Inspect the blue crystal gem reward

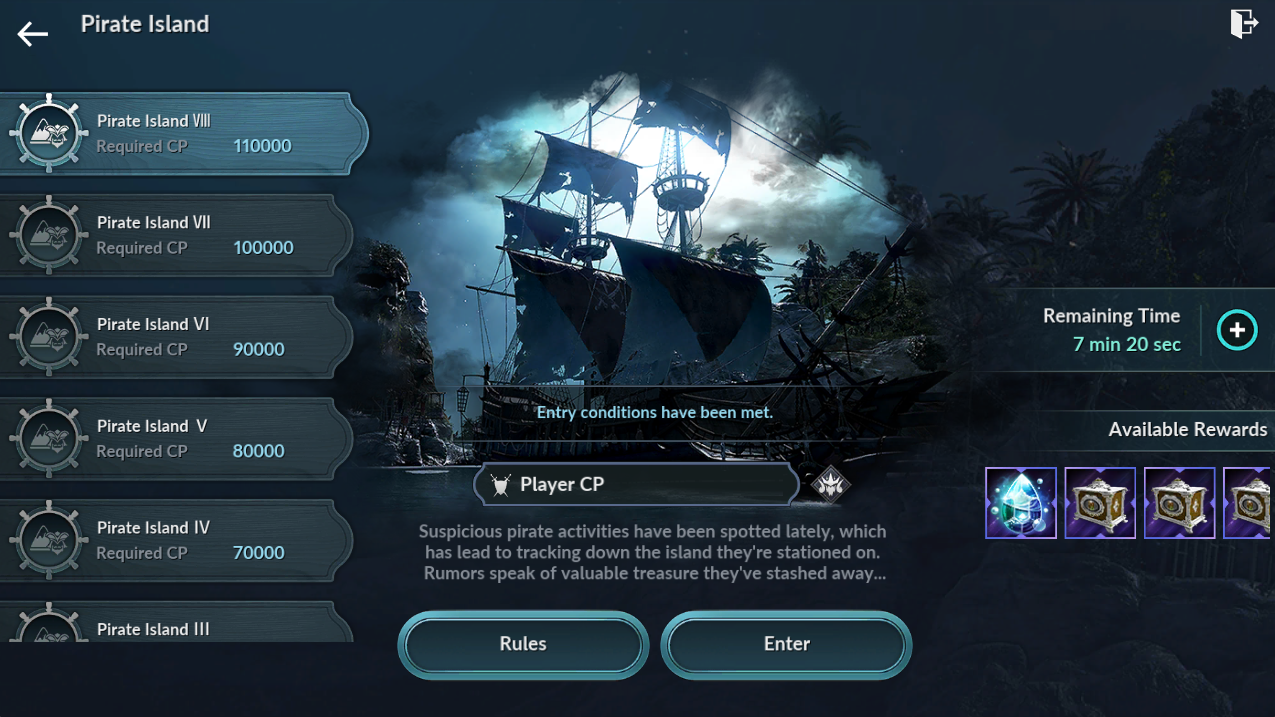pos(1021,503)
